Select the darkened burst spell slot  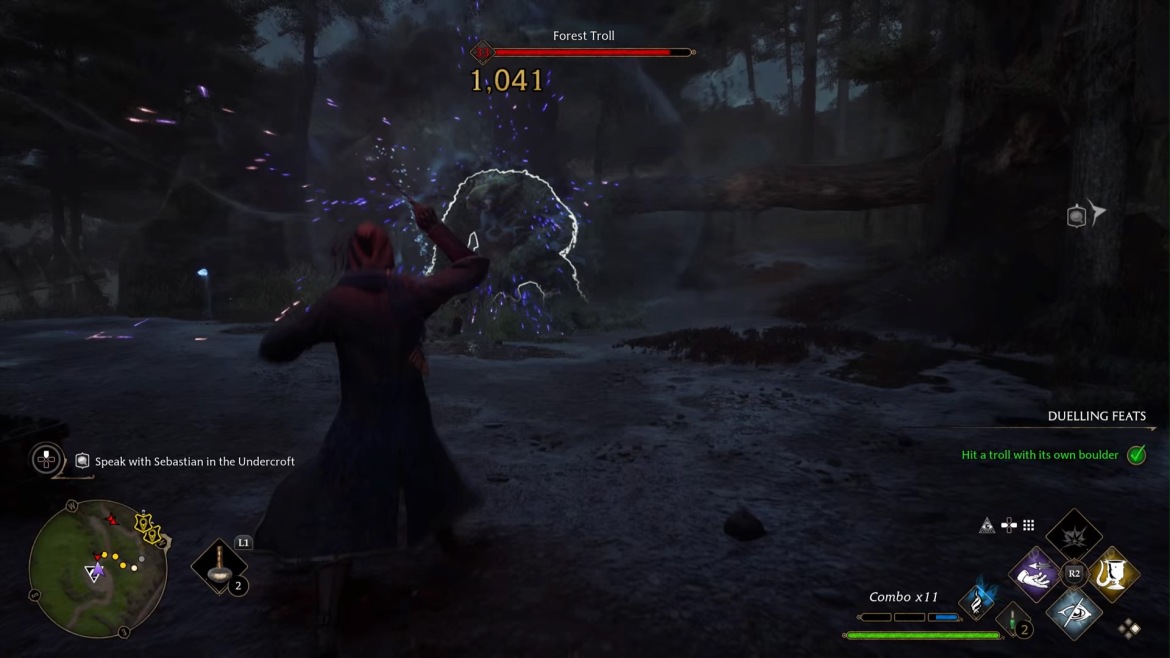(1074, 535)
